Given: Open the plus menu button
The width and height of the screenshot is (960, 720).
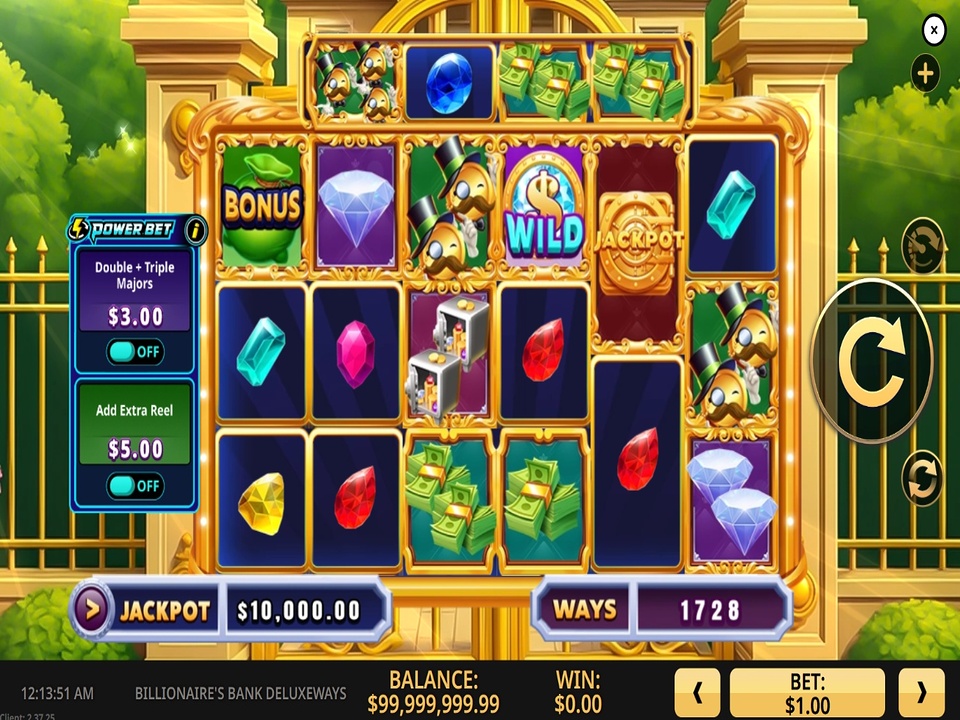Looking at the screenshot, I should point(925,73).
